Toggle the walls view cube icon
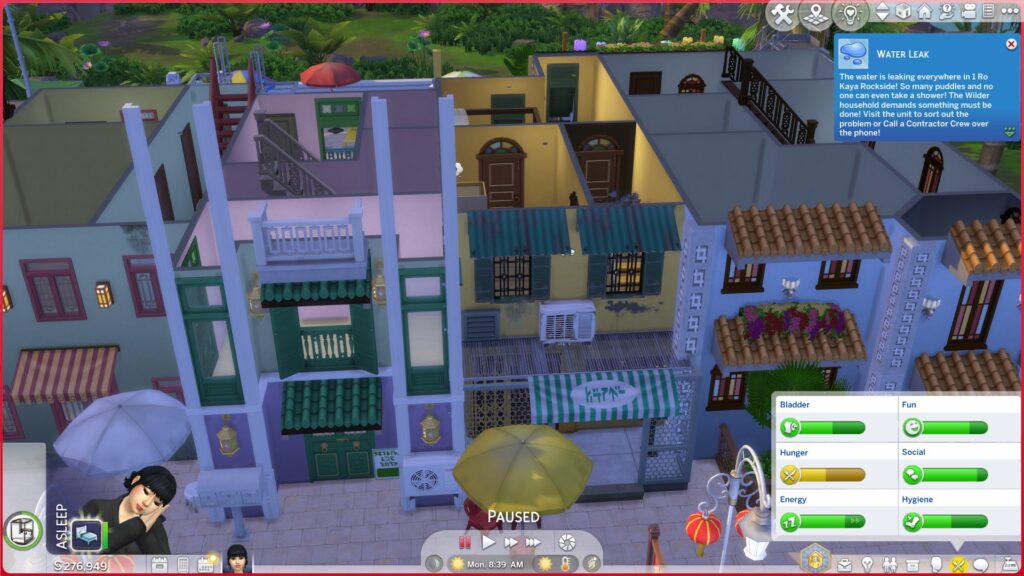Image resolution: width=1024 pixels, height=576 pixels. point(903,12)
